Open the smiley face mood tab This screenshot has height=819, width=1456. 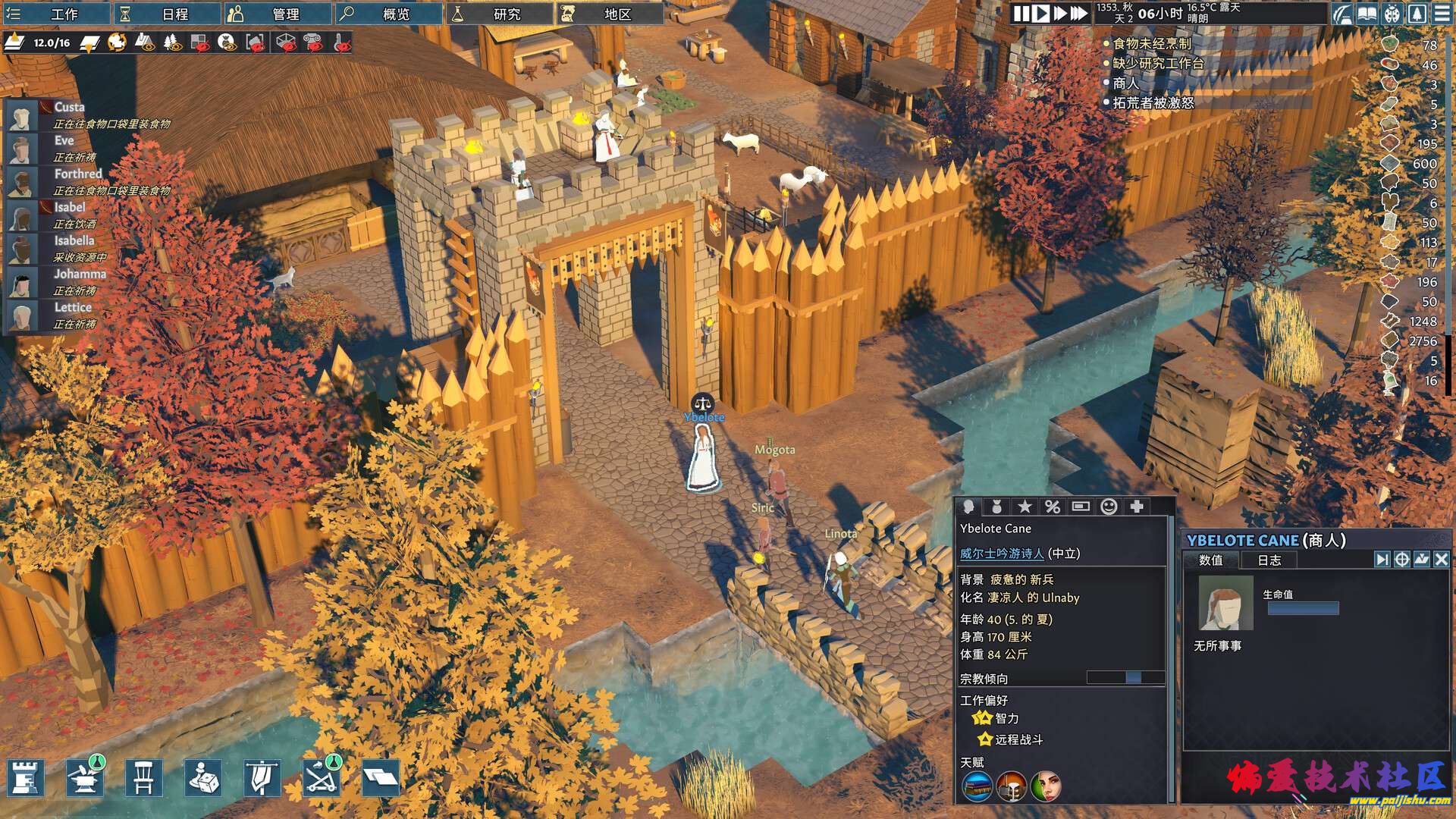tap(1109, 507)
